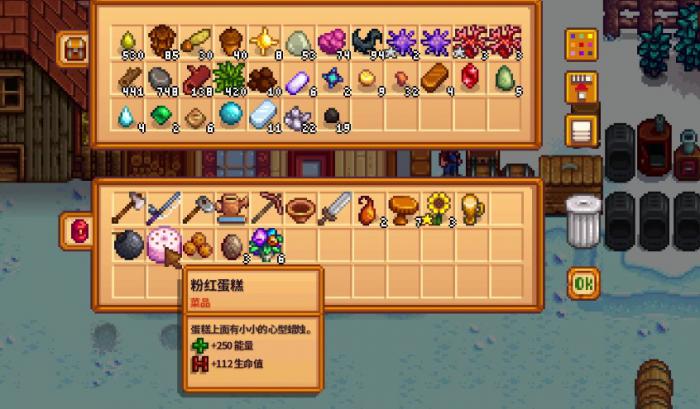
Task: Choose the sunflower stack in the backpack
Action: 436,208
